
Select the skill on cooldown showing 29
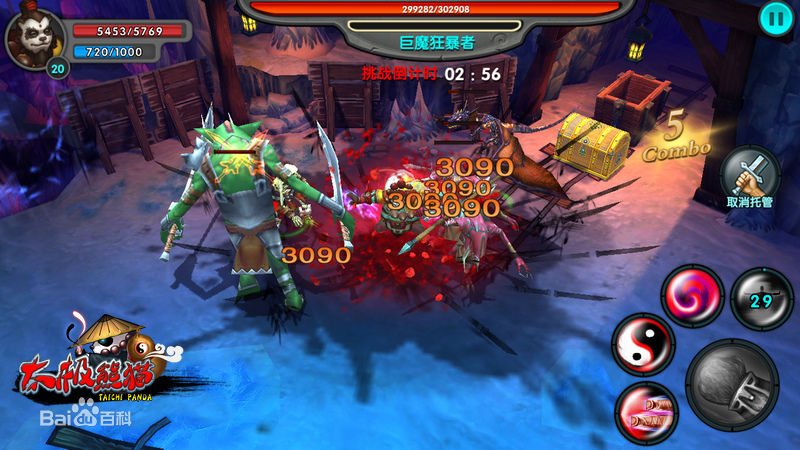761,299
